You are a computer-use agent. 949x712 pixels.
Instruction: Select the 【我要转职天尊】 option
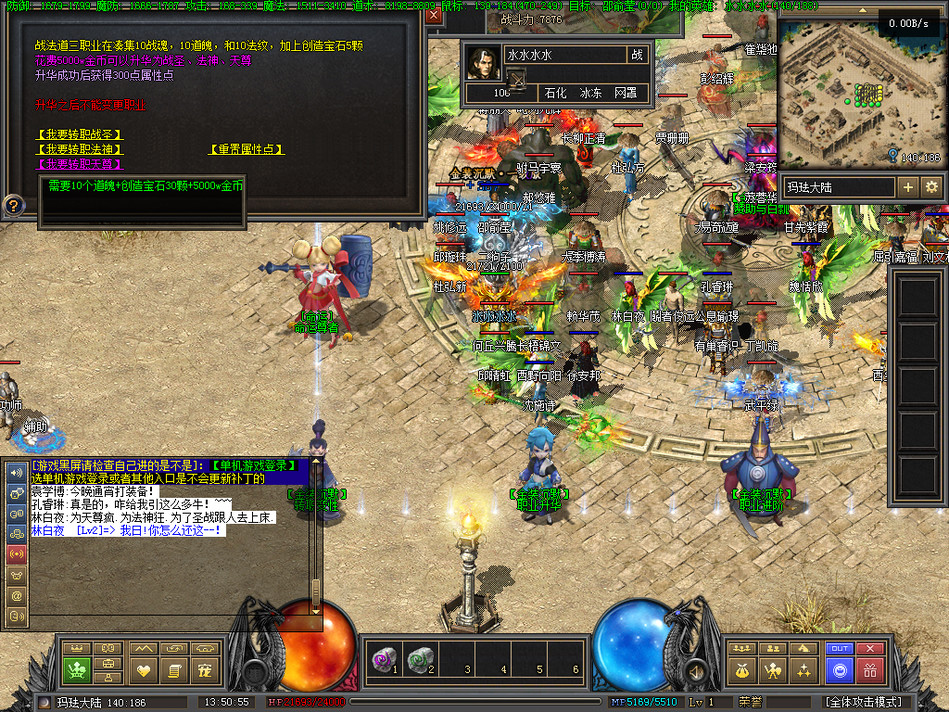click(x=80, y=164)
